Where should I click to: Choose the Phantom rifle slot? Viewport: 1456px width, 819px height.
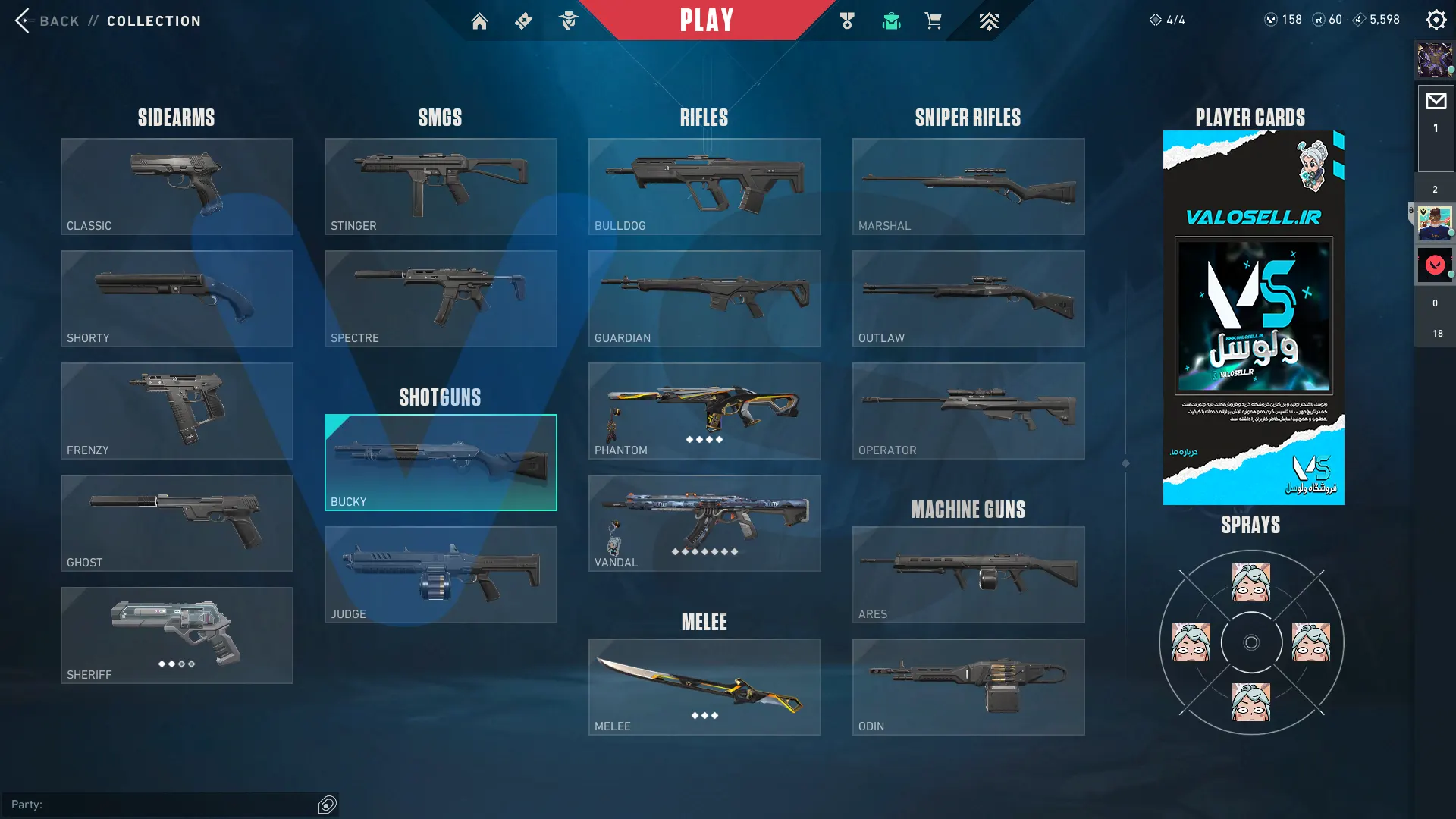(x=704, y=411)
